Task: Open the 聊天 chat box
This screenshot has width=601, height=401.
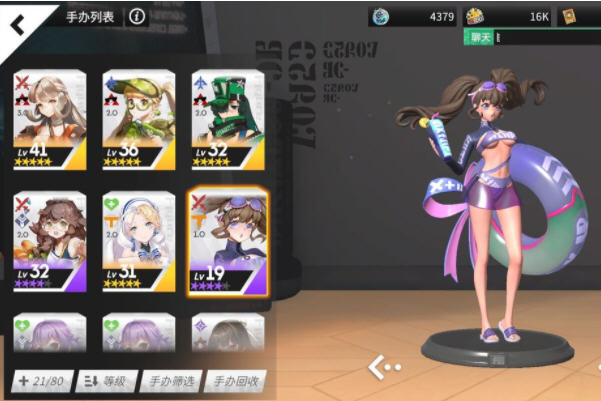Action: click(x=480, y=37)
